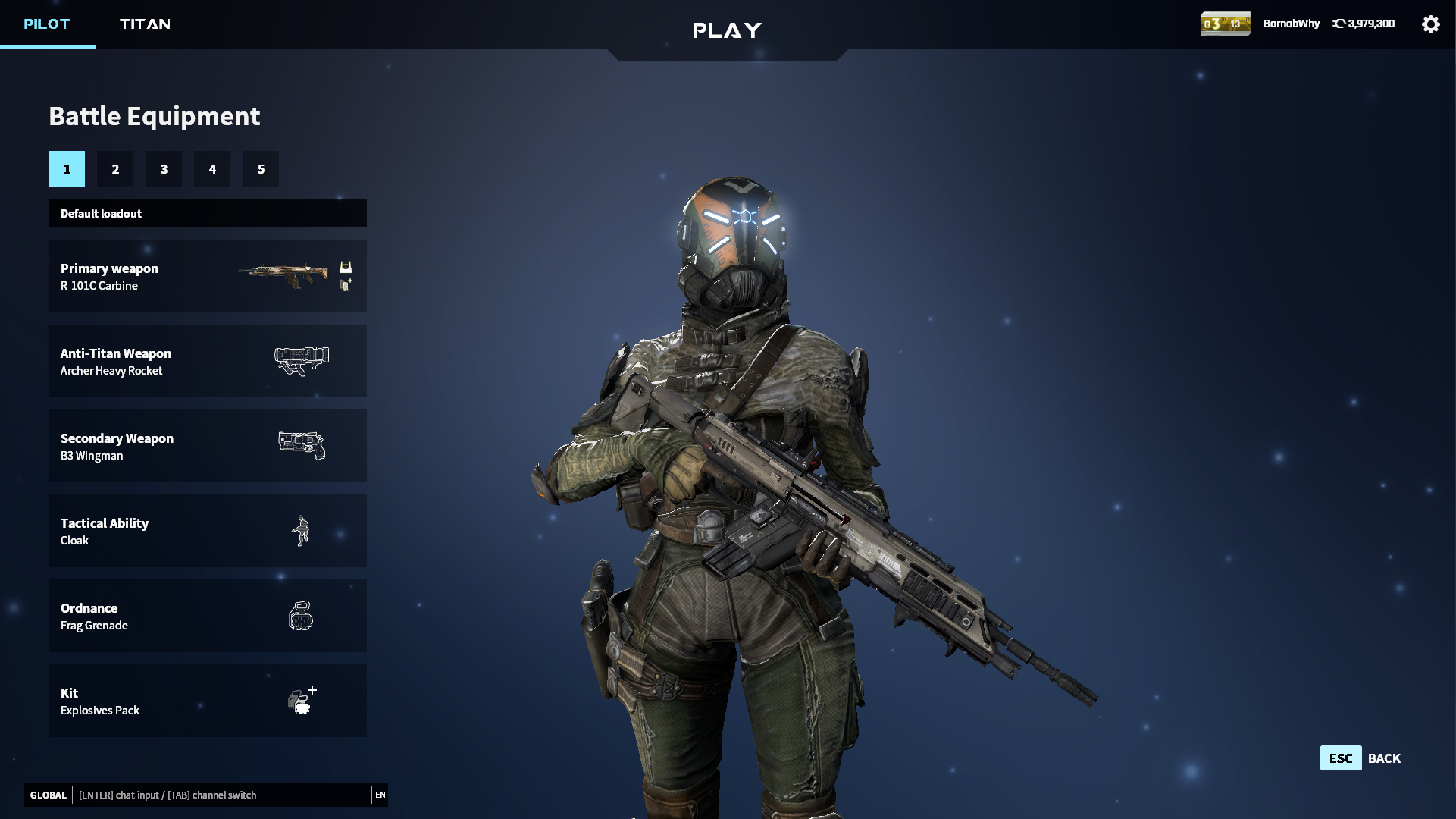Select the Pilot tab
The image size is (1456, 819).
(x=47, y=24)
